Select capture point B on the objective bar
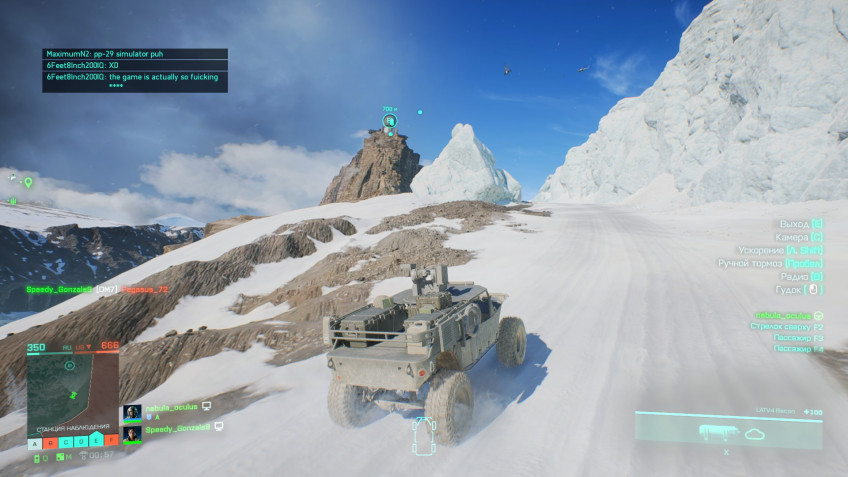Viewport: 848px width, 477px height. pyautogui.click(x=51, y=441)
